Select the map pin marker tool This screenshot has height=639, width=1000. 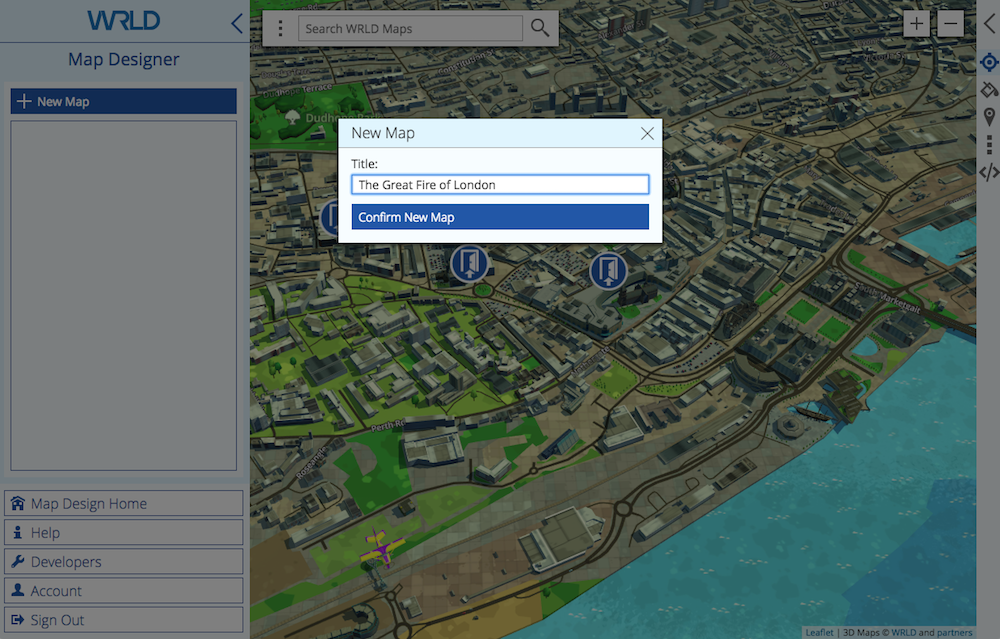989,118
